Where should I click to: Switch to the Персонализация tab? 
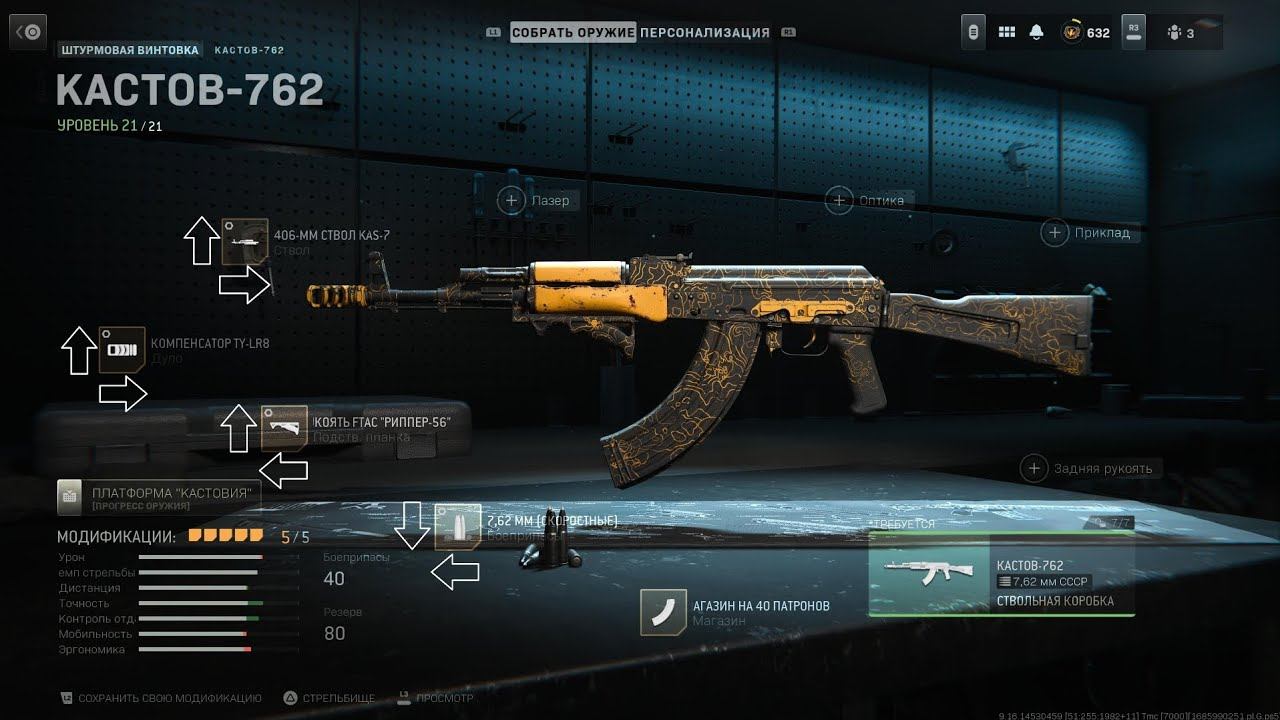click(x=705, y=32)
